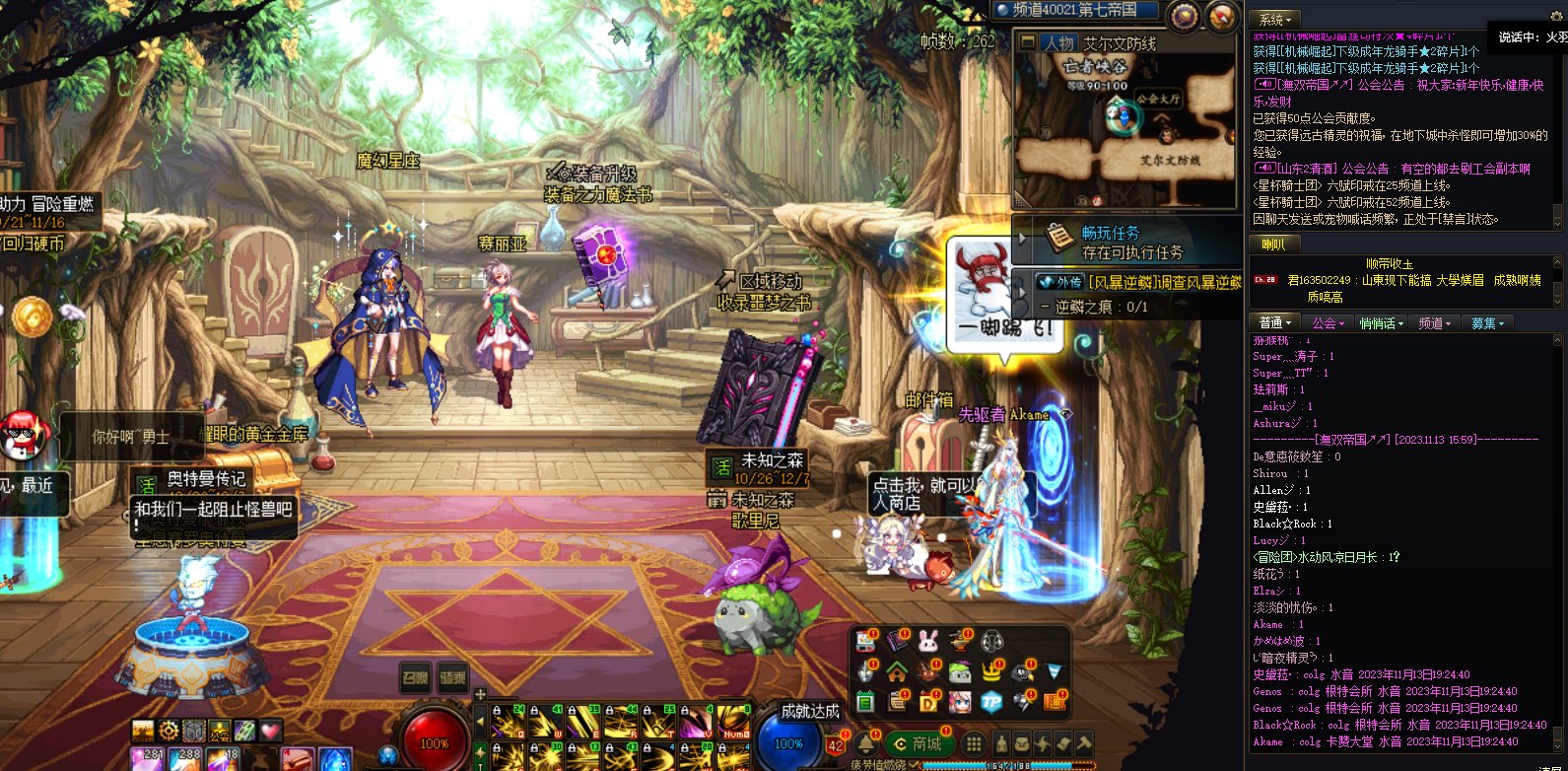This screenshot has height=771, width=1568.
Task: Switch to the 募集 recruit chat tab
Action: (1487, 322)
